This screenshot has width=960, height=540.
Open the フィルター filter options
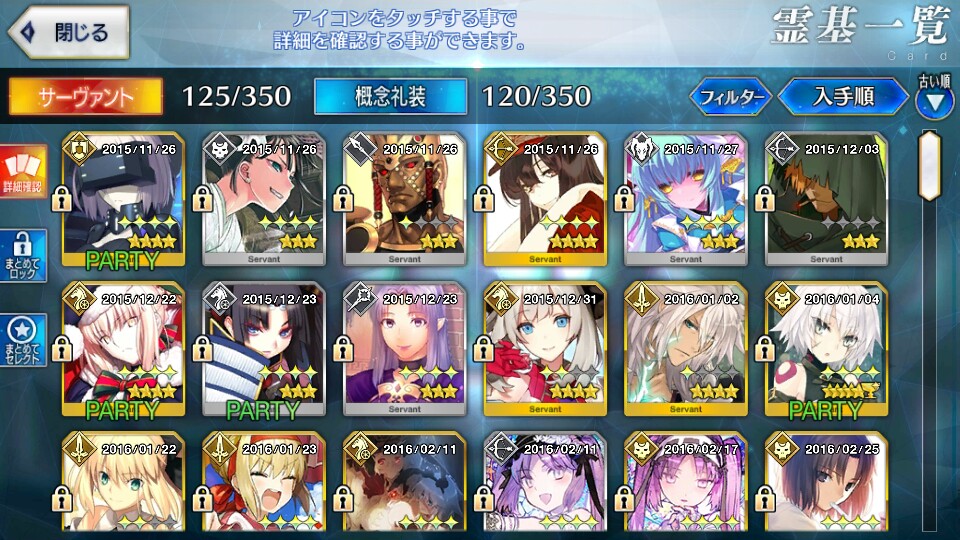(731, 97)
